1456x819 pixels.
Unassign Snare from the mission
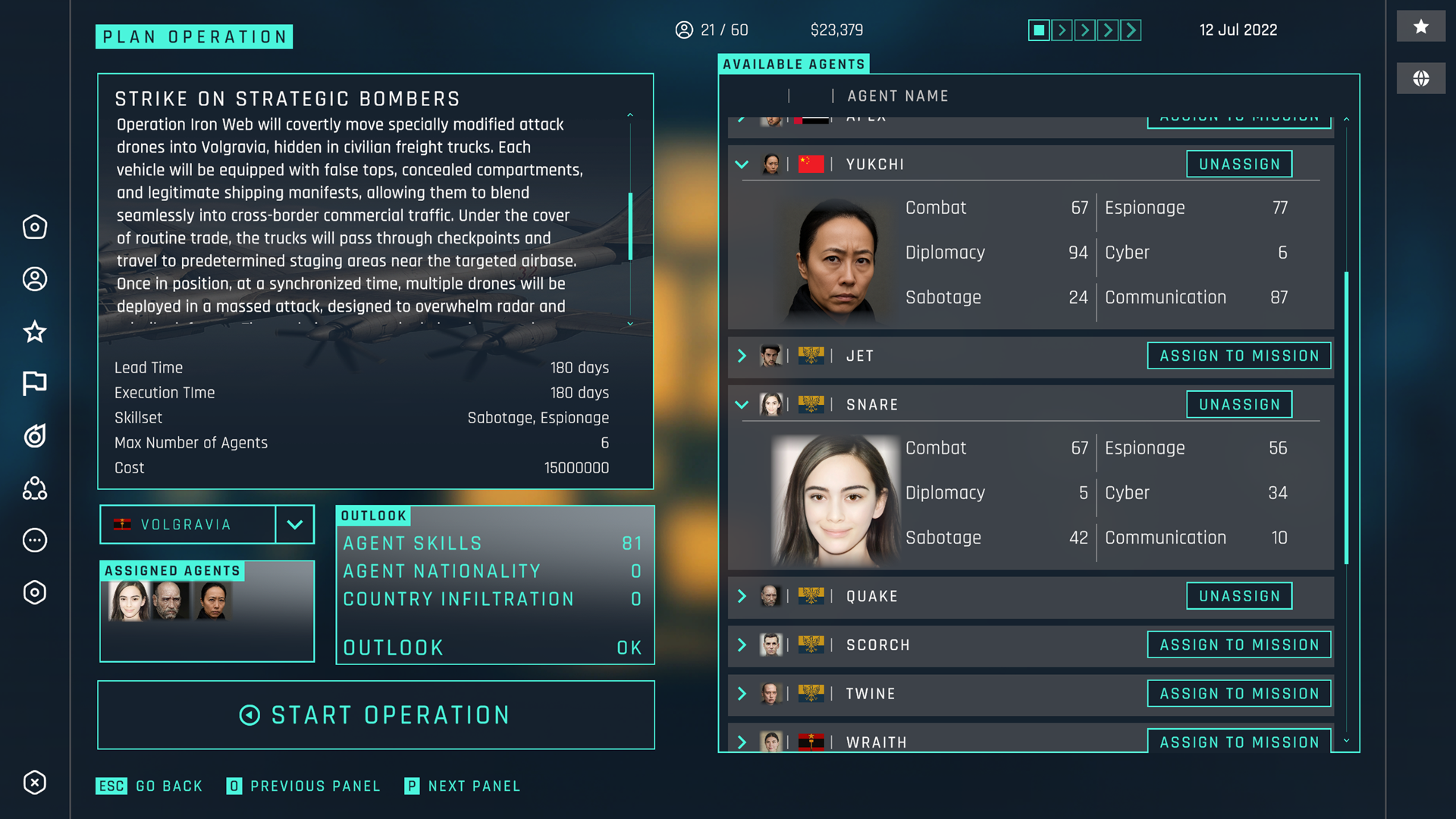click(x=1238, y=404)
